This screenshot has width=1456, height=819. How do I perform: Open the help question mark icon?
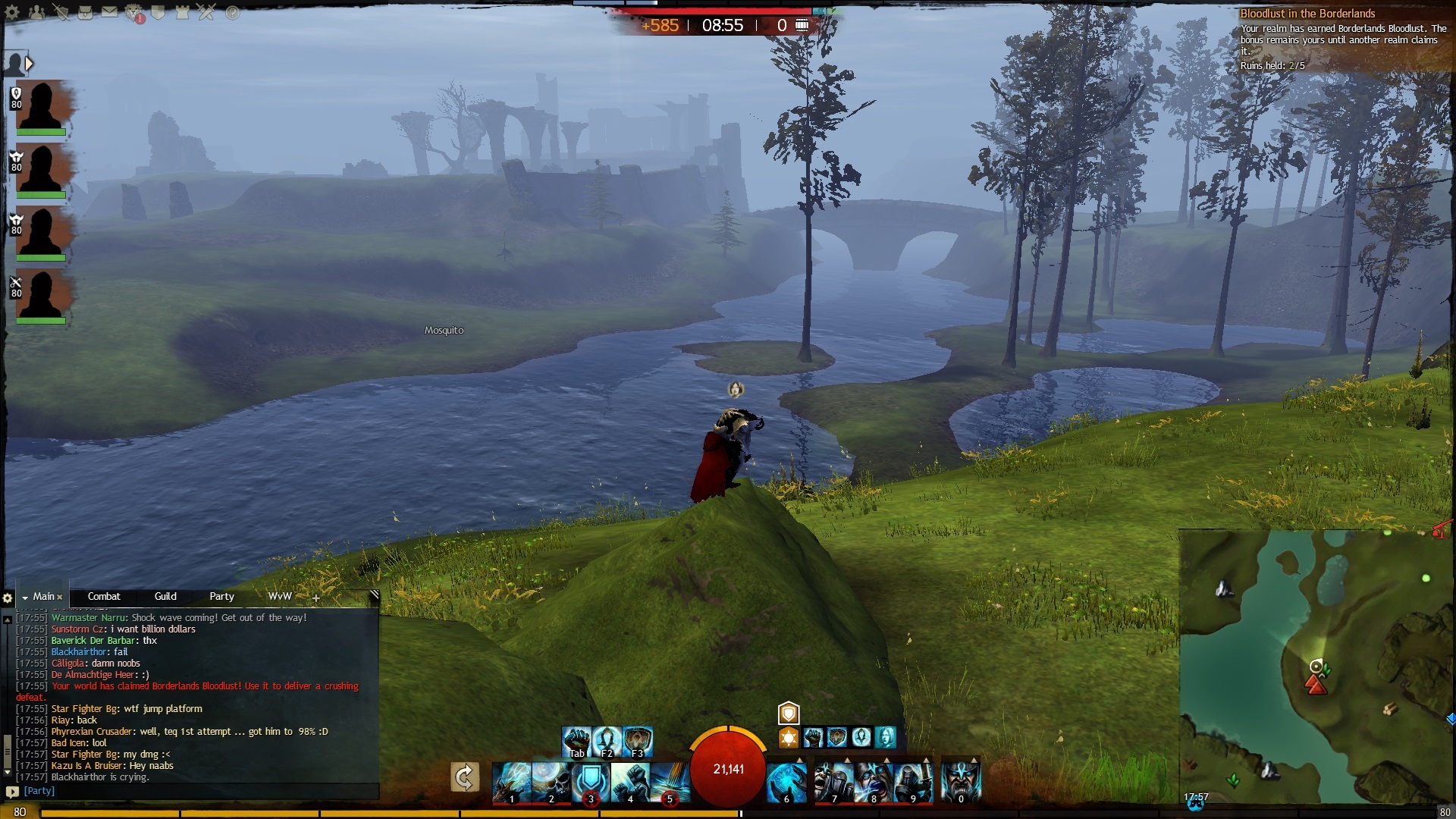pos(232,13)
